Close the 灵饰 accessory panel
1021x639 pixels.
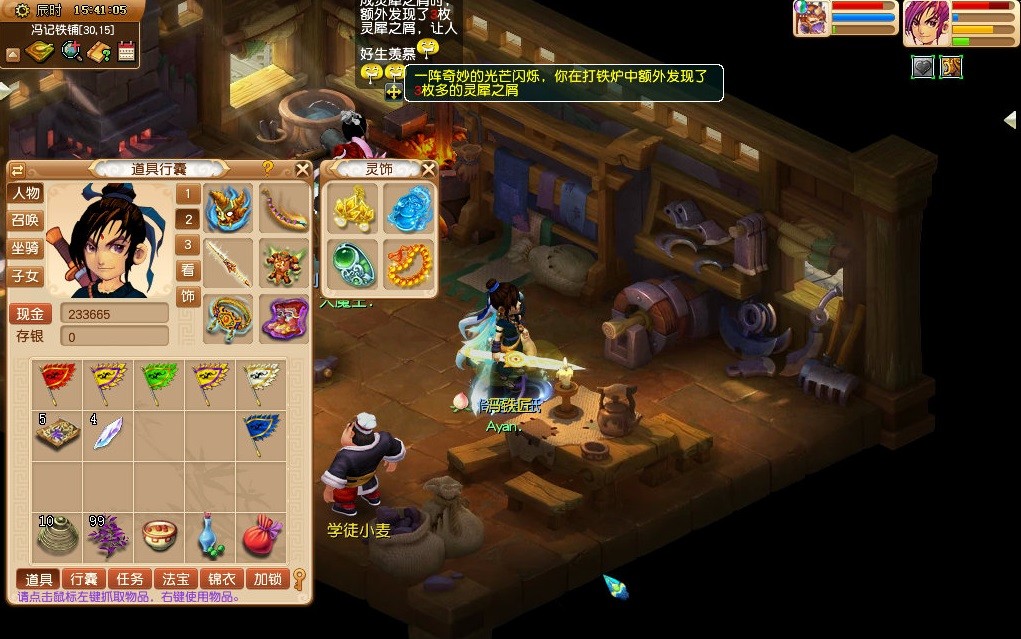click(428, 169)
